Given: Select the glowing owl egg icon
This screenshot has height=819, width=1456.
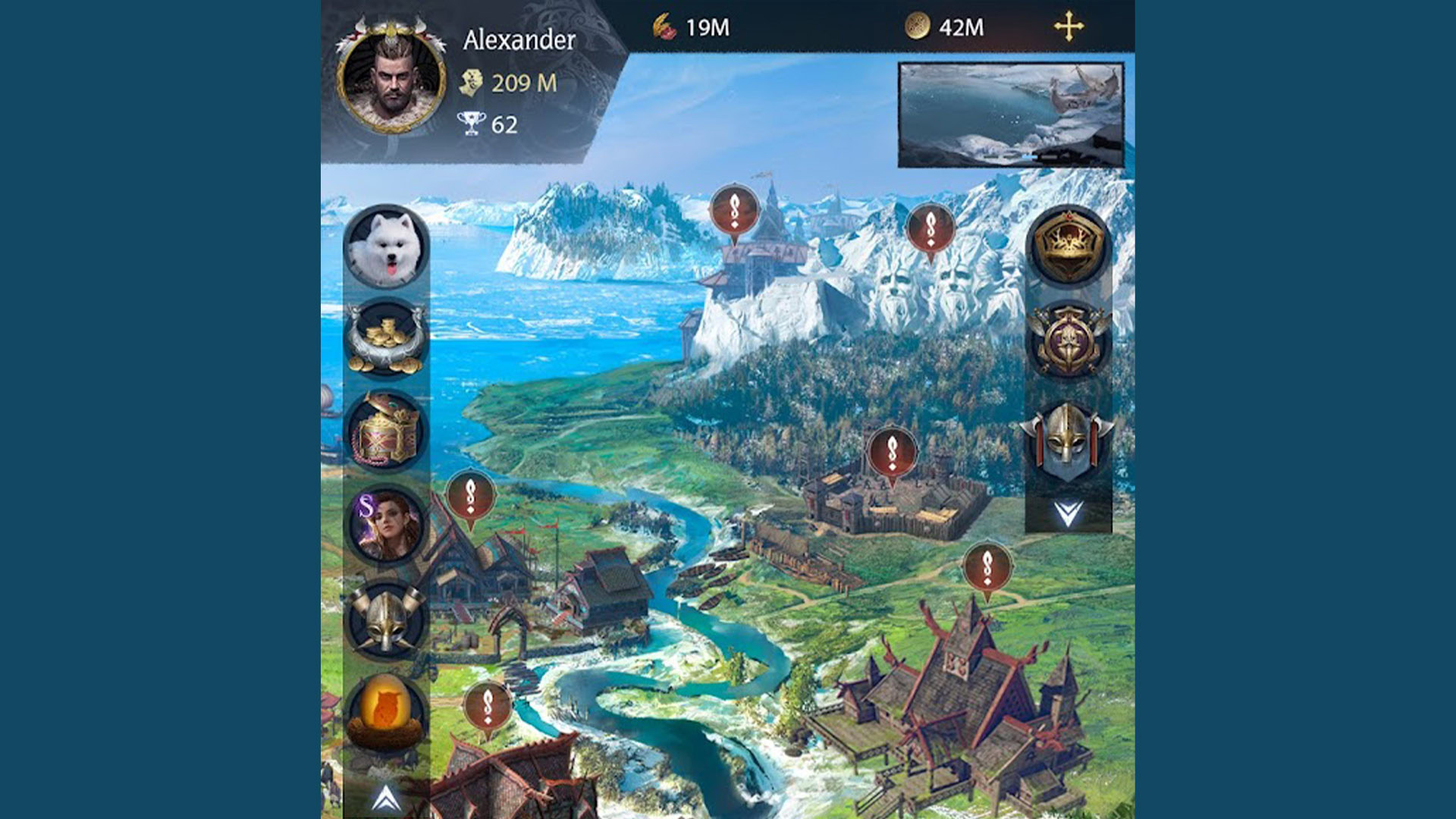Looking at the screenshot, I should (386, 712).
